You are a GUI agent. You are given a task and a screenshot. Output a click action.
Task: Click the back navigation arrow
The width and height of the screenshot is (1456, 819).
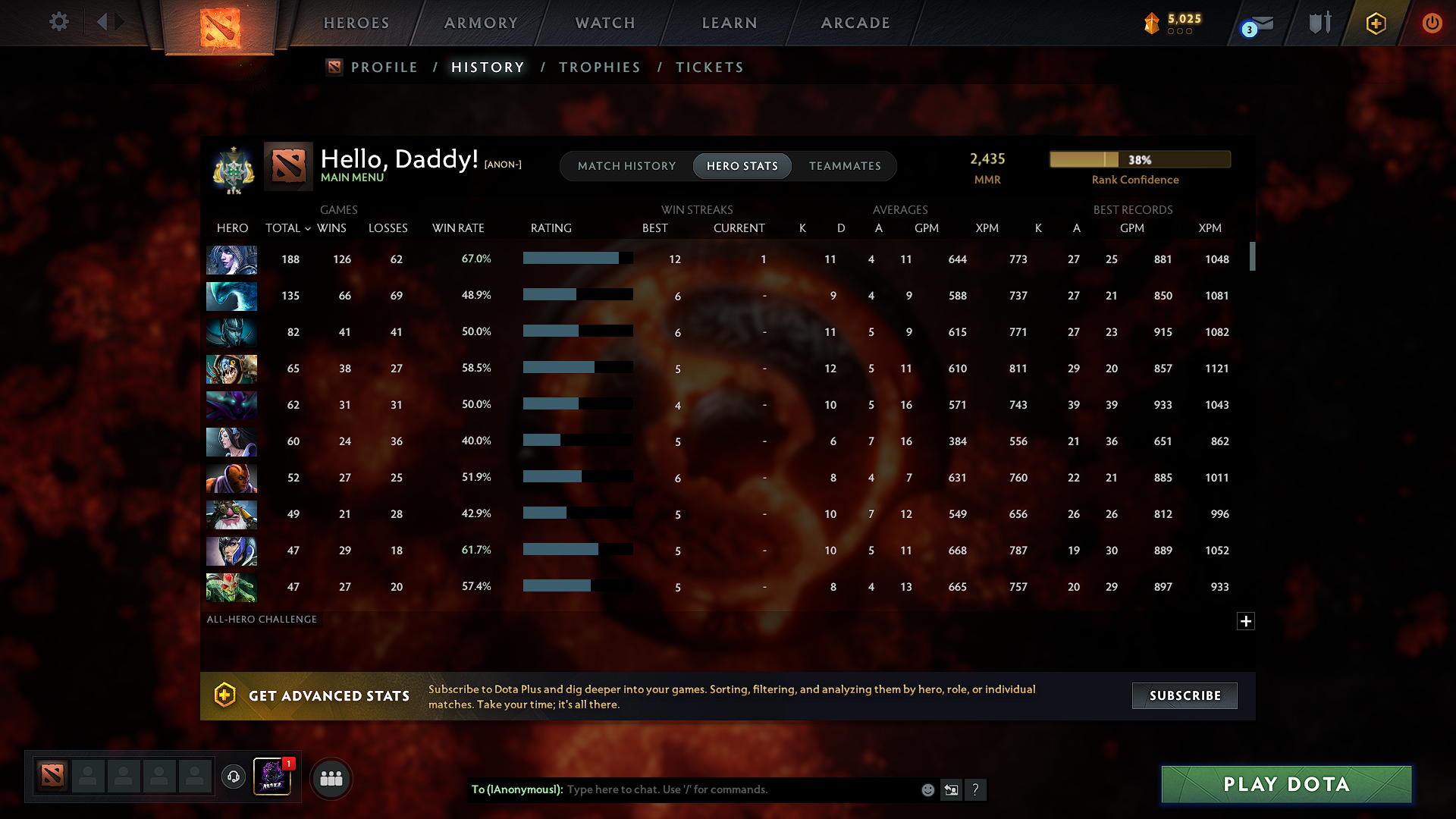[x=102, y=21]
